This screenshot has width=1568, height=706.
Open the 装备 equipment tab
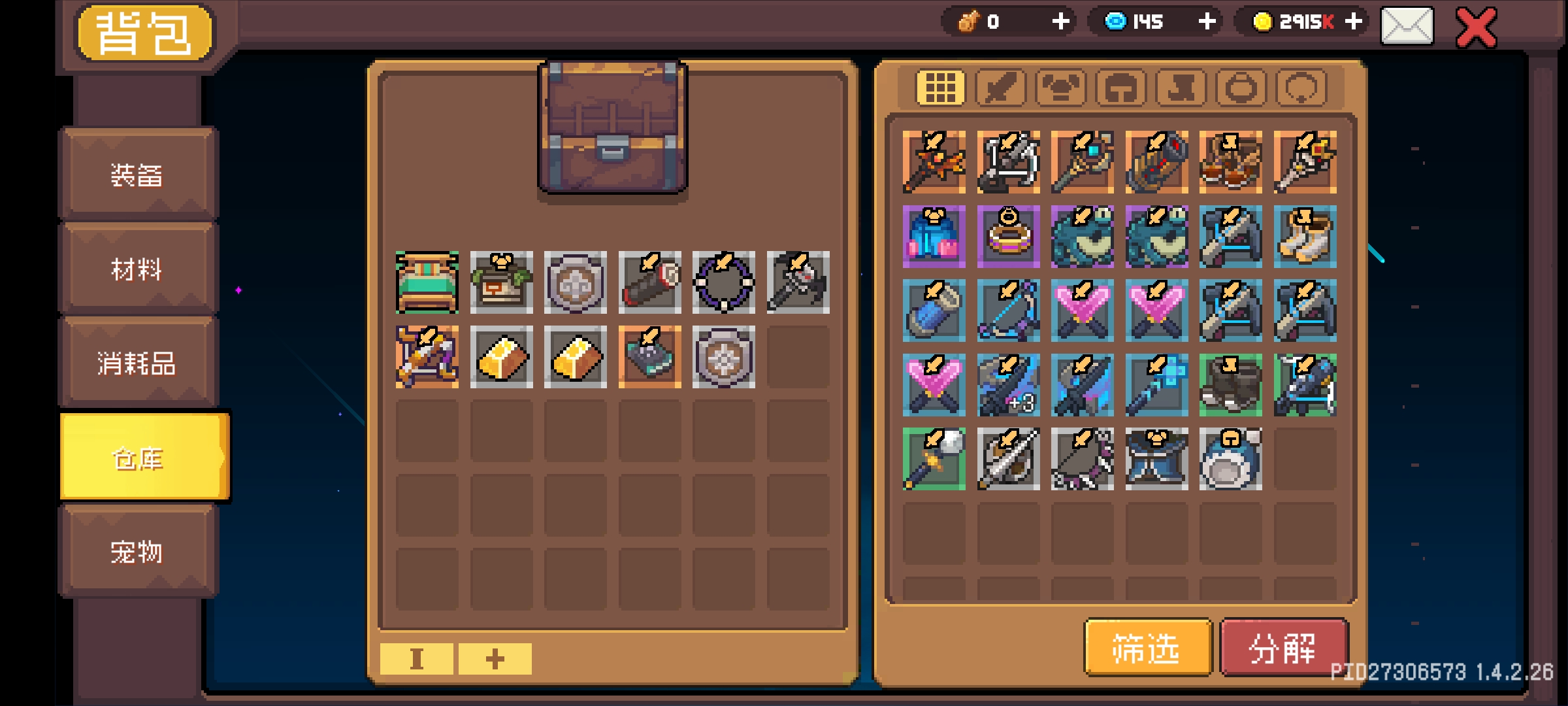[x=137, y=175]
